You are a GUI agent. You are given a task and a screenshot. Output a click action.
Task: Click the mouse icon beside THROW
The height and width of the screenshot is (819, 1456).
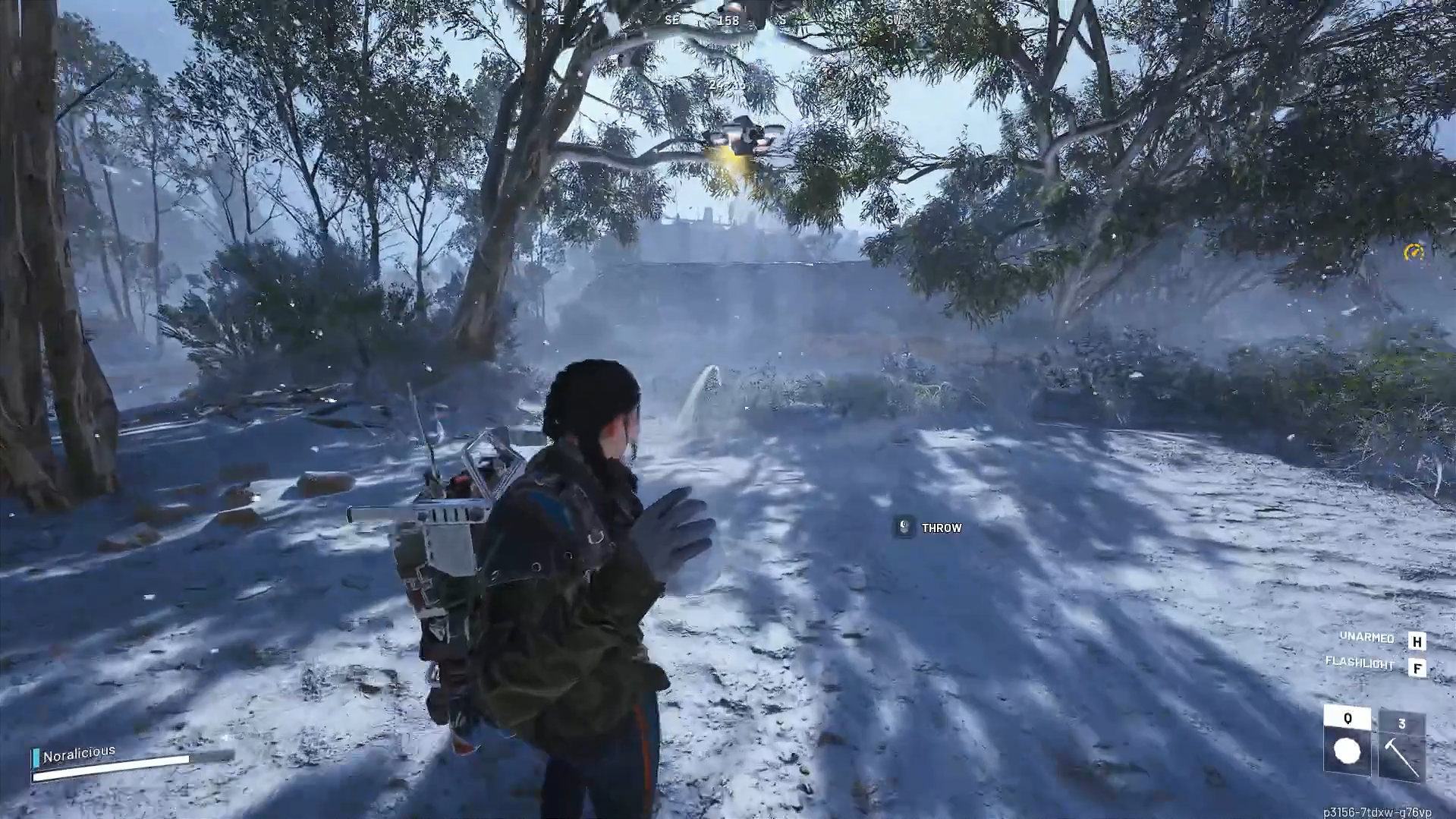tap(903, 528)
